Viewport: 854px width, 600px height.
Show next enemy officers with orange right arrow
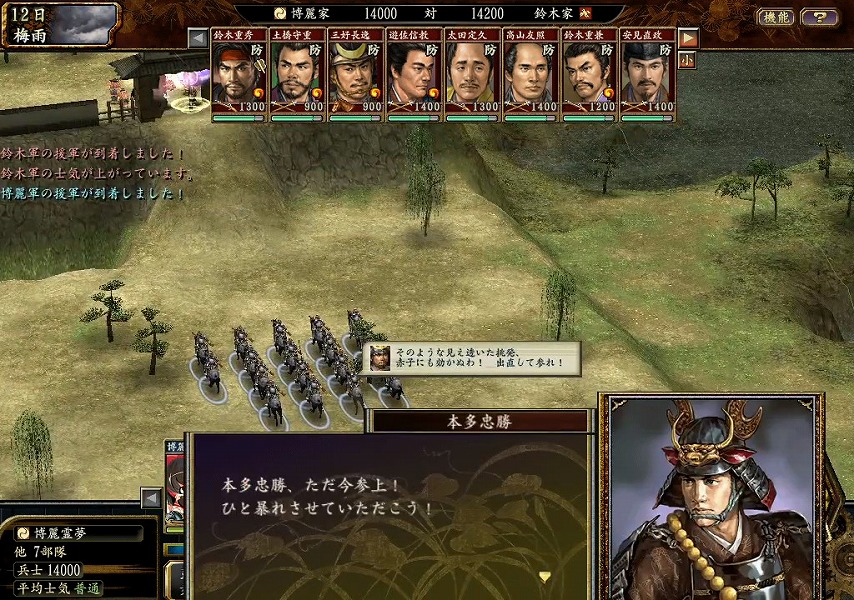point(688,39)
